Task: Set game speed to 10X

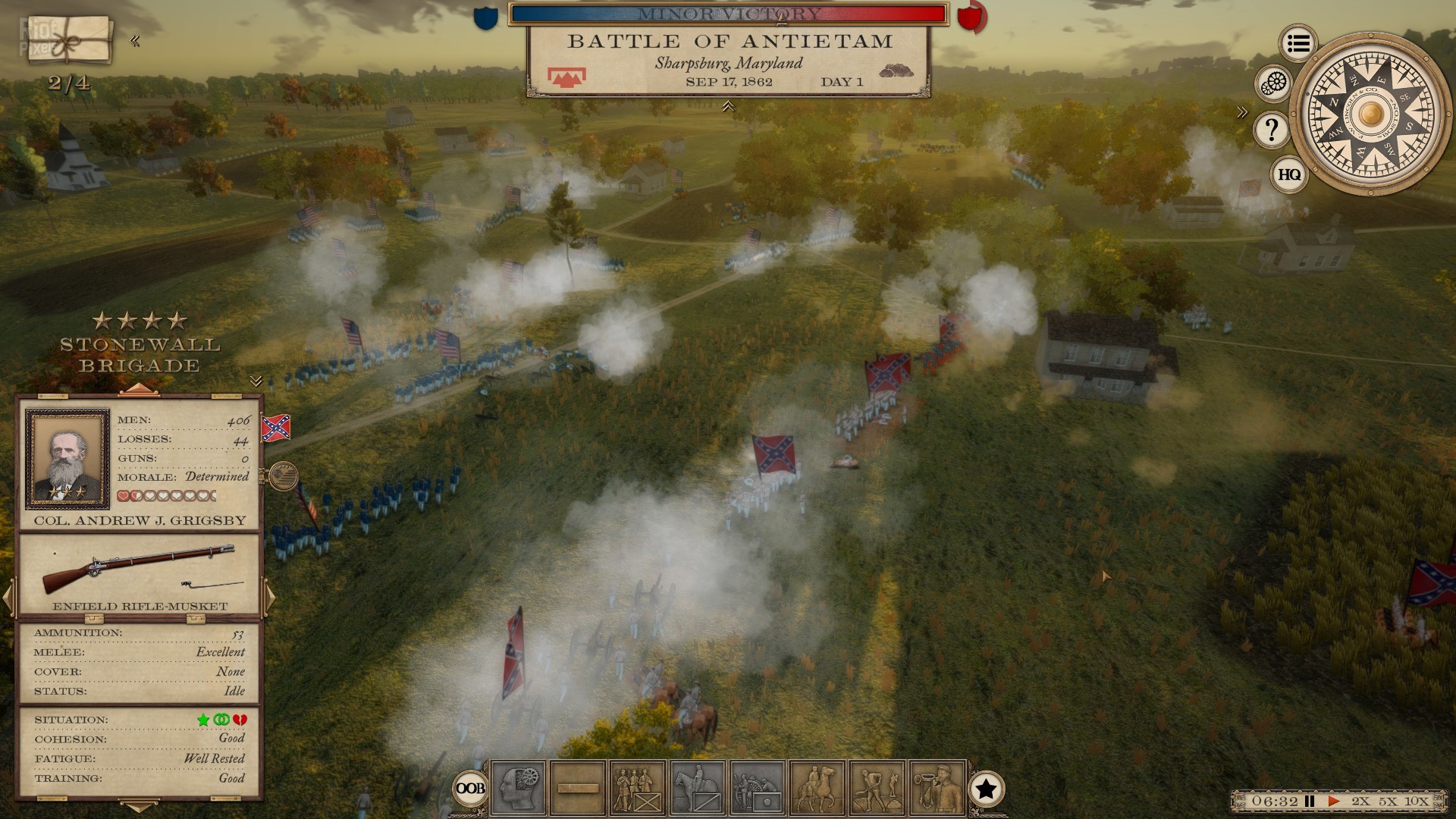Action: pos(1417,801)
